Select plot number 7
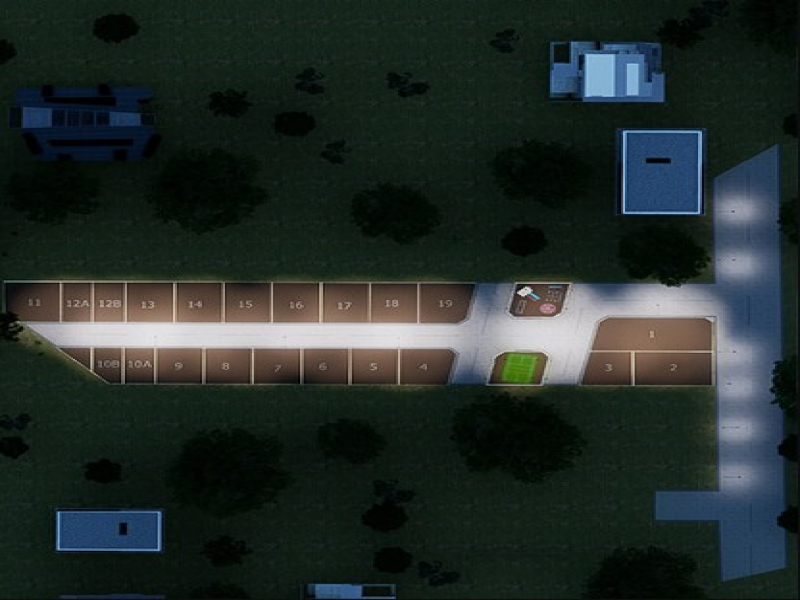The image size is (800, 600). click(275, 366)
